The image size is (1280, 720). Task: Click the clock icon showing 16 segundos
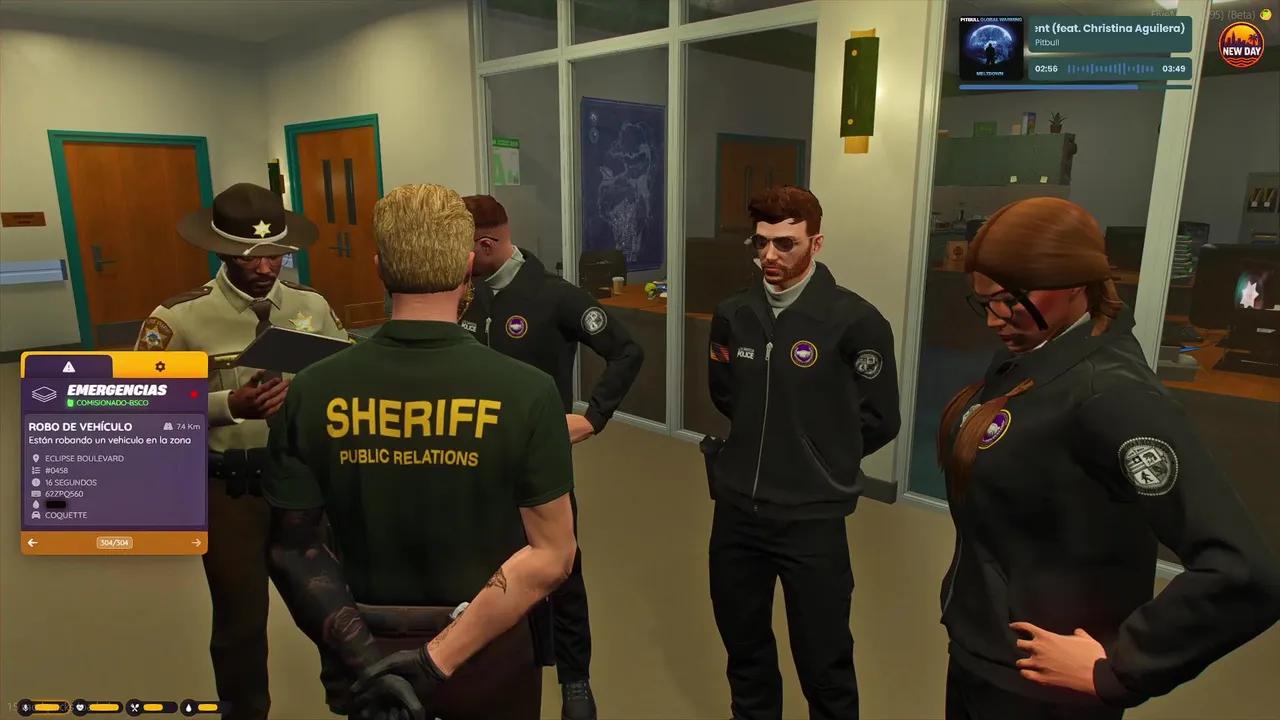click(36, 483)
